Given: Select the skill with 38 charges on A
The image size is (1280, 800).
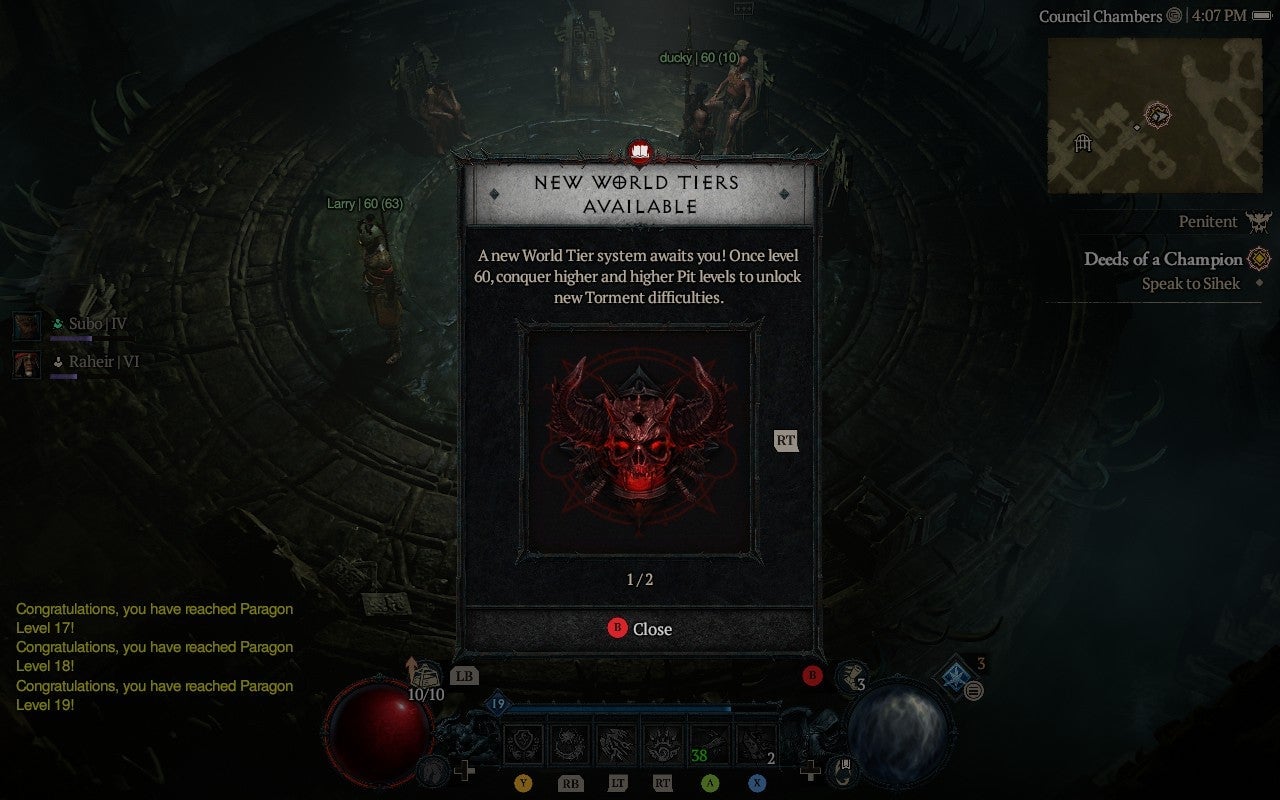Looking at the screenshot, I should [711, 743].
